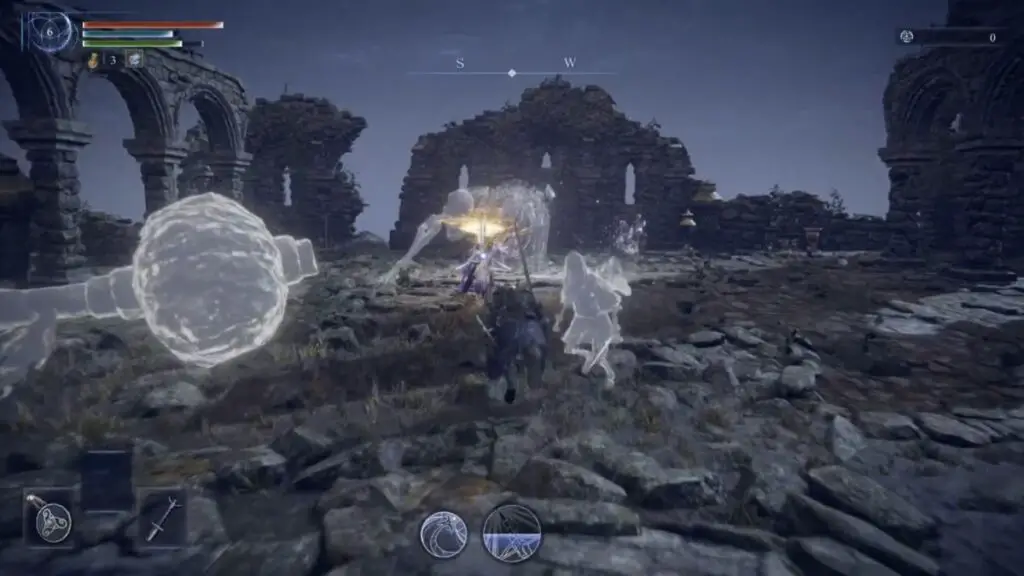Use the golden flask item
The image size is (1024, 576).
pos(93,60)
